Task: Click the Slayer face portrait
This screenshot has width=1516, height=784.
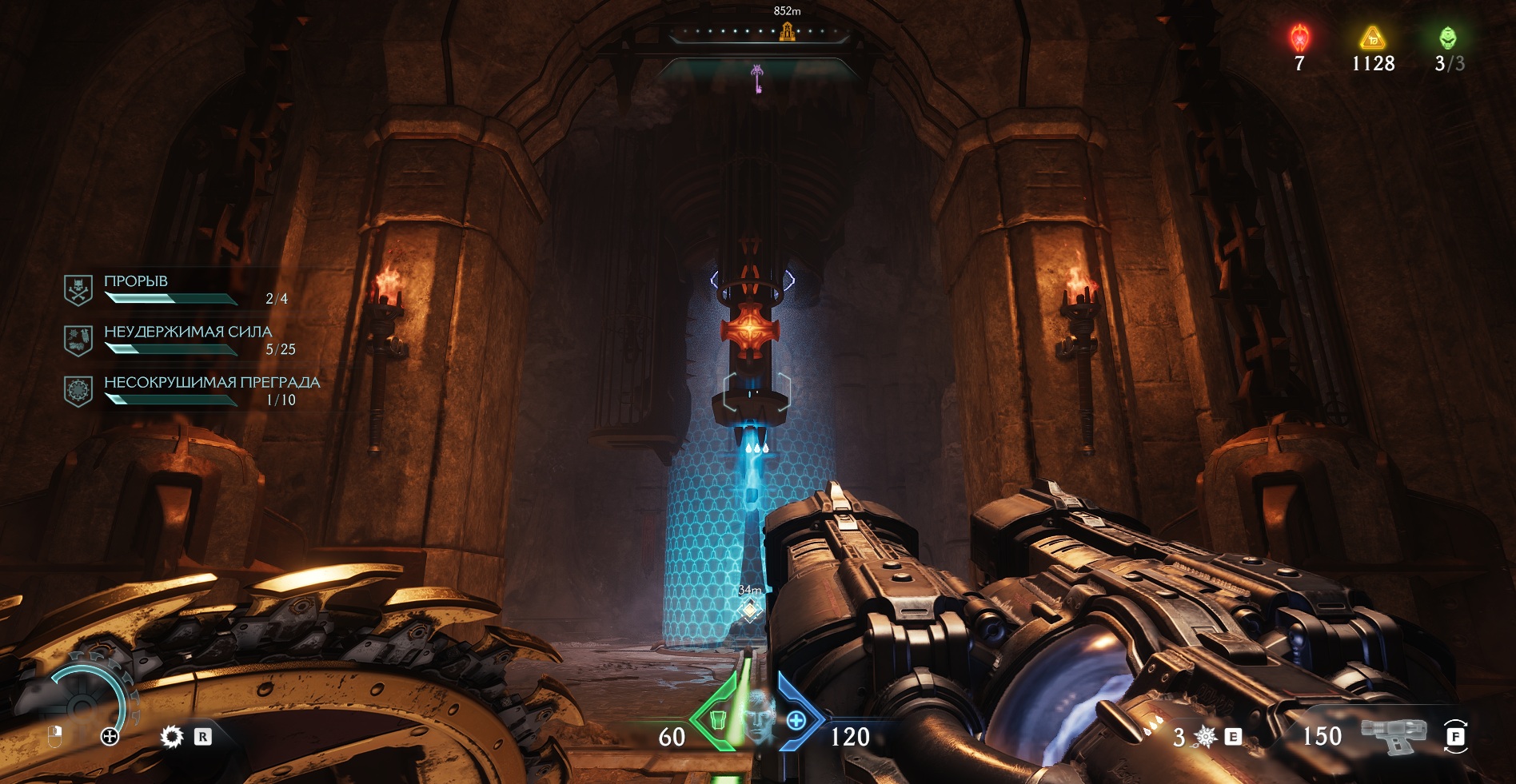Action: pyautogui.click(x=757, y=715)
